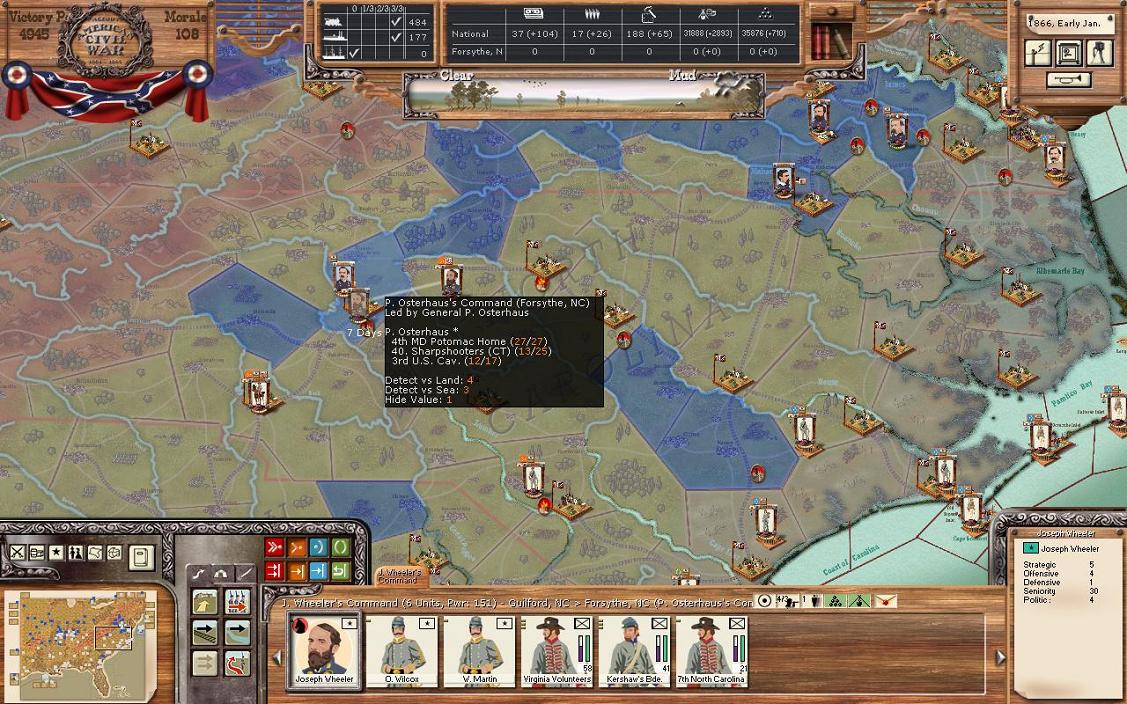
Task: Select the Virginia Volunteers unit card
Action: [556, 650]
